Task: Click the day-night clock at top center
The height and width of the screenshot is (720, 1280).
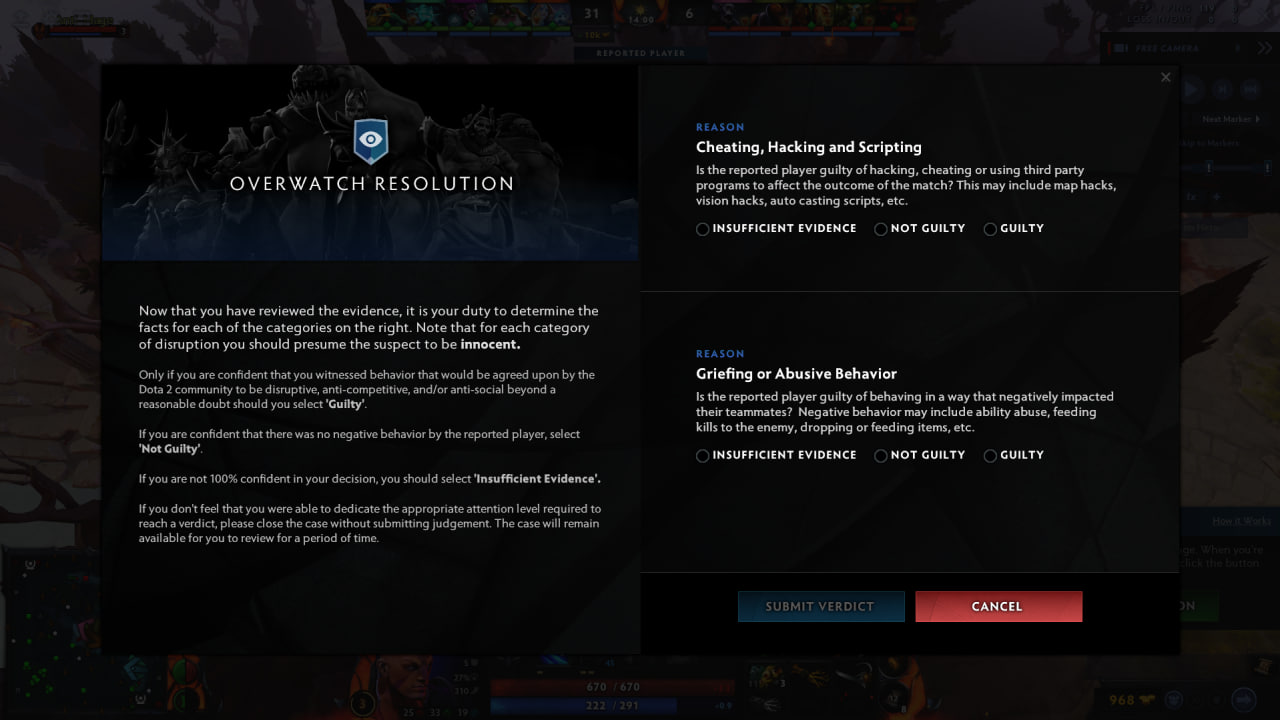Action: pos(640,18)
